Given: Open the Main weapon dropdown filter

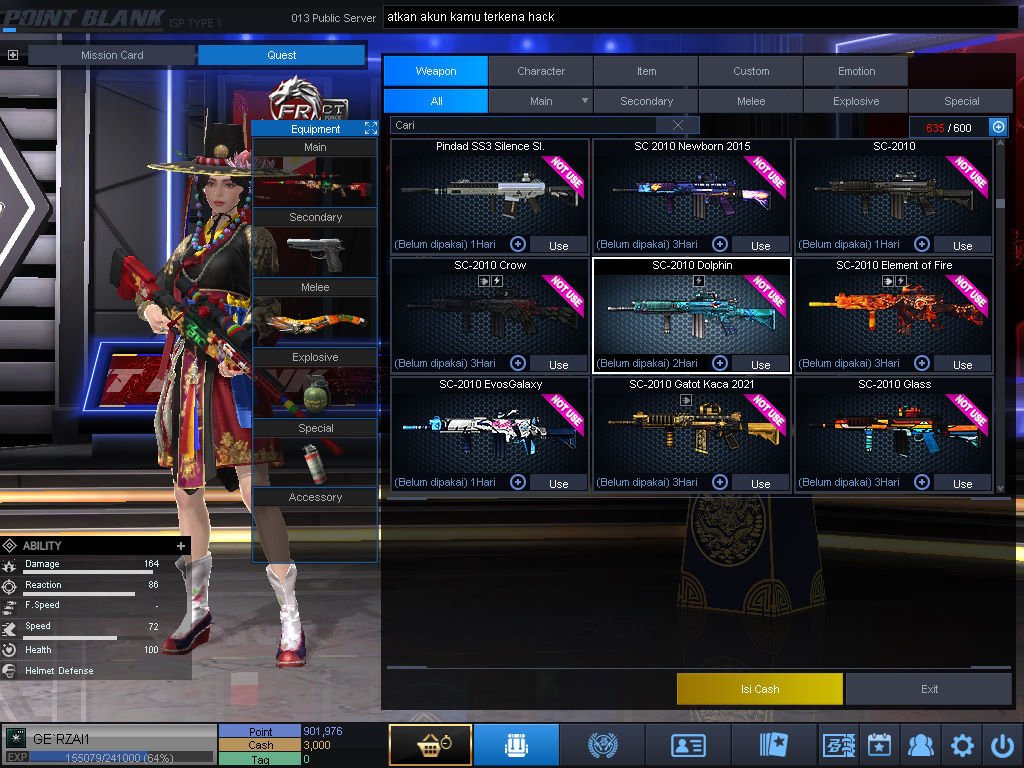Looking at the screenshot, I should pos(585,101).
